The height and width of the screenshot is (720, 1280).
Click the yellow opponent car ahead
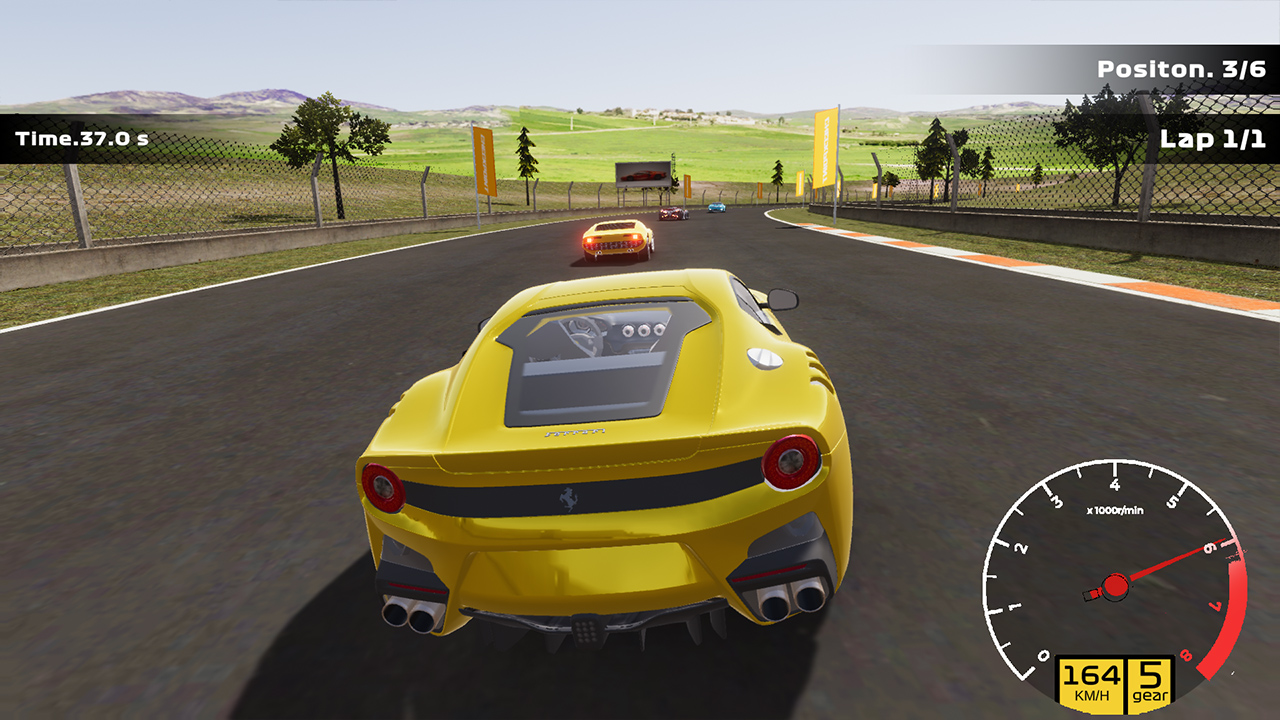click(617, 238)
